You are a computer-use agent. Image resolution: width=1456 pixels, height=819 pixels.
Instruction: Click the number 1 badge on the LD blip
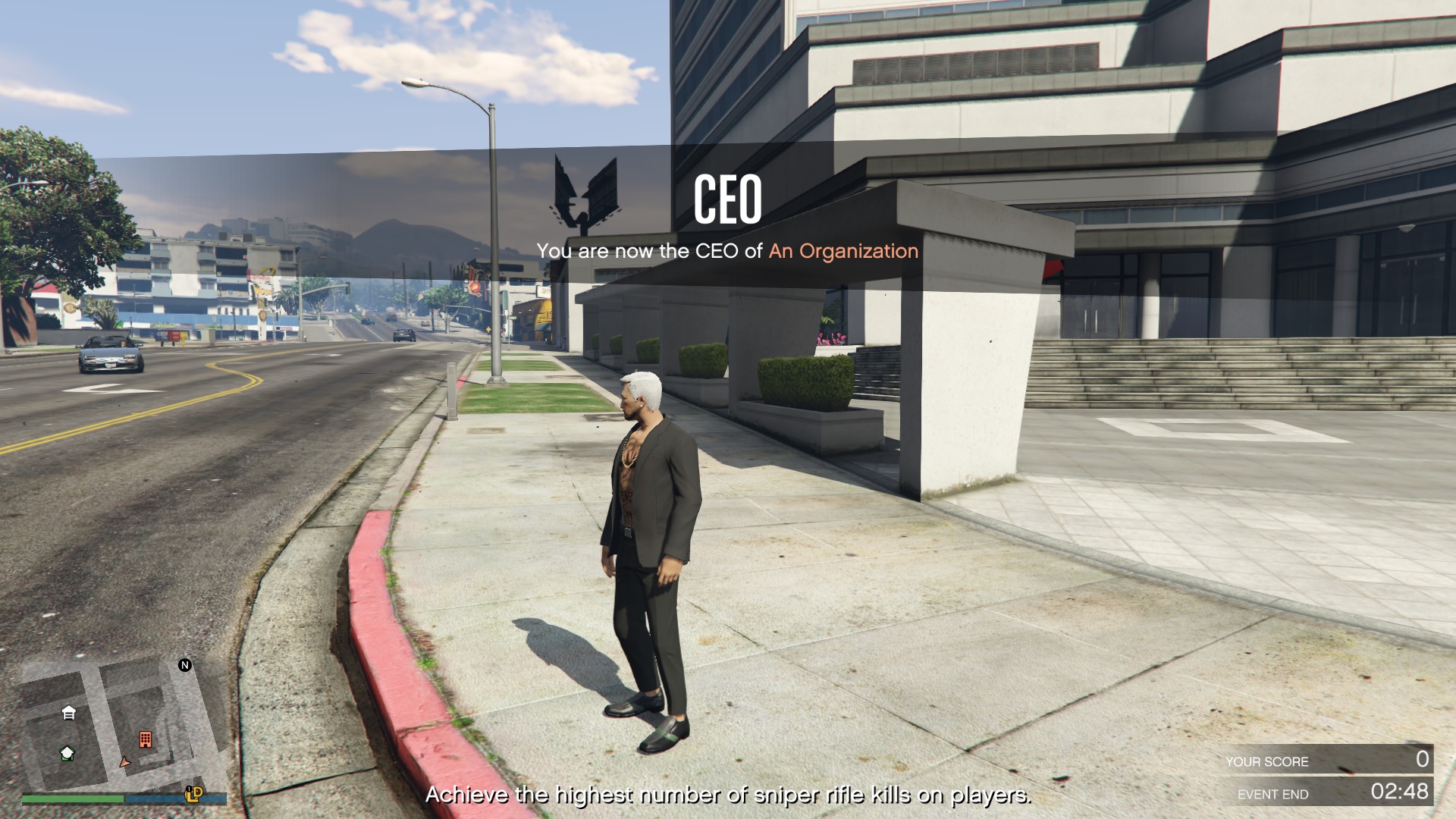[189, 789]
